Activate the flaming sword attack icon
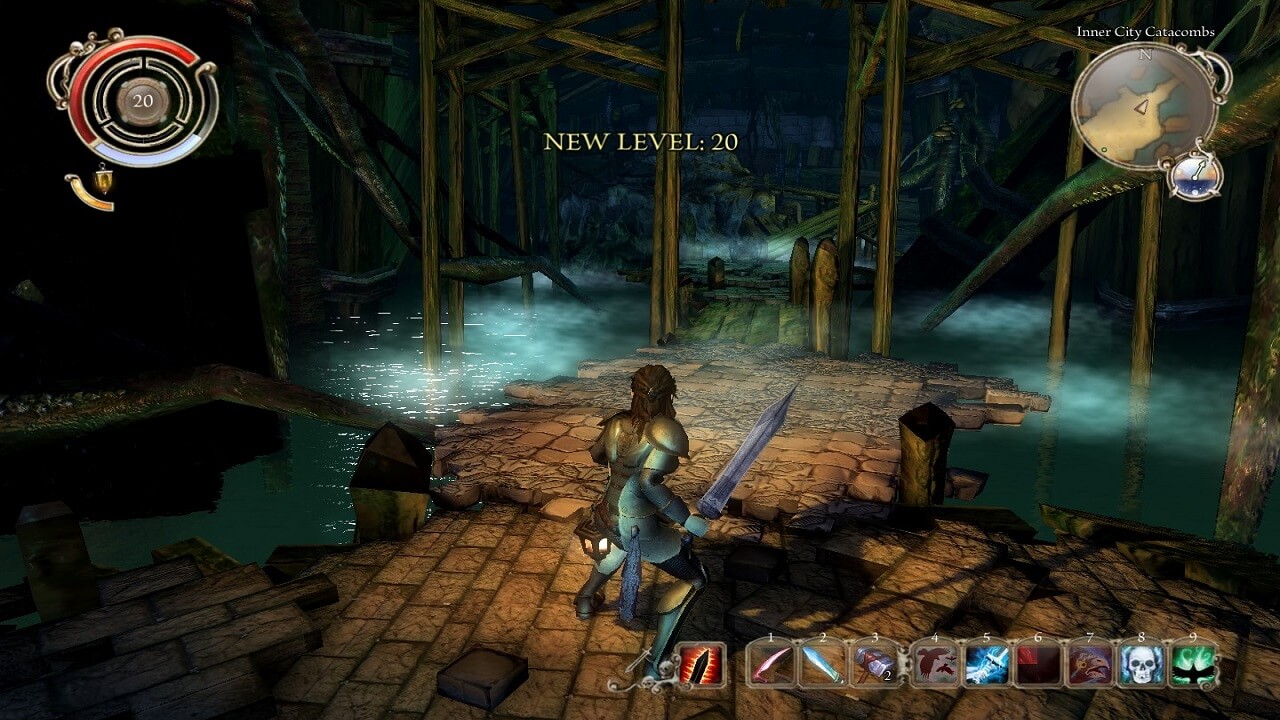Screen dimensions: 1280x720 pos(701,664)
